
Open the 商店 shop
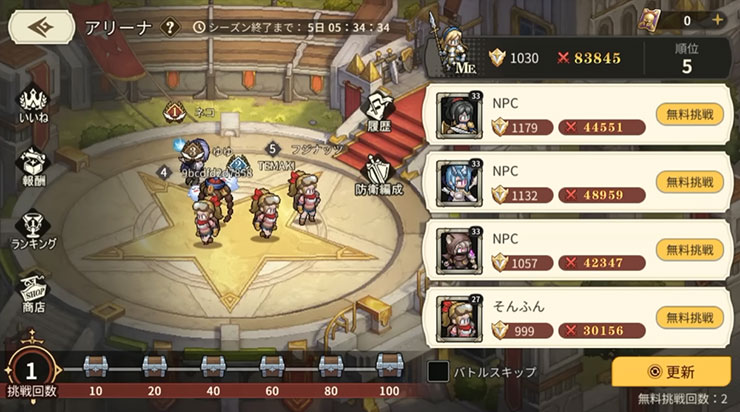pyautogui.click(x=35, y=290)
